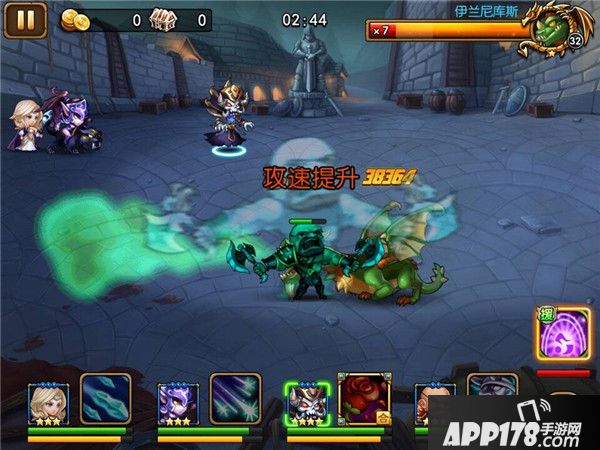Use the purple rune ultimate skill
The height and width of the screenshot is (450, 600).
coord(563,334)
